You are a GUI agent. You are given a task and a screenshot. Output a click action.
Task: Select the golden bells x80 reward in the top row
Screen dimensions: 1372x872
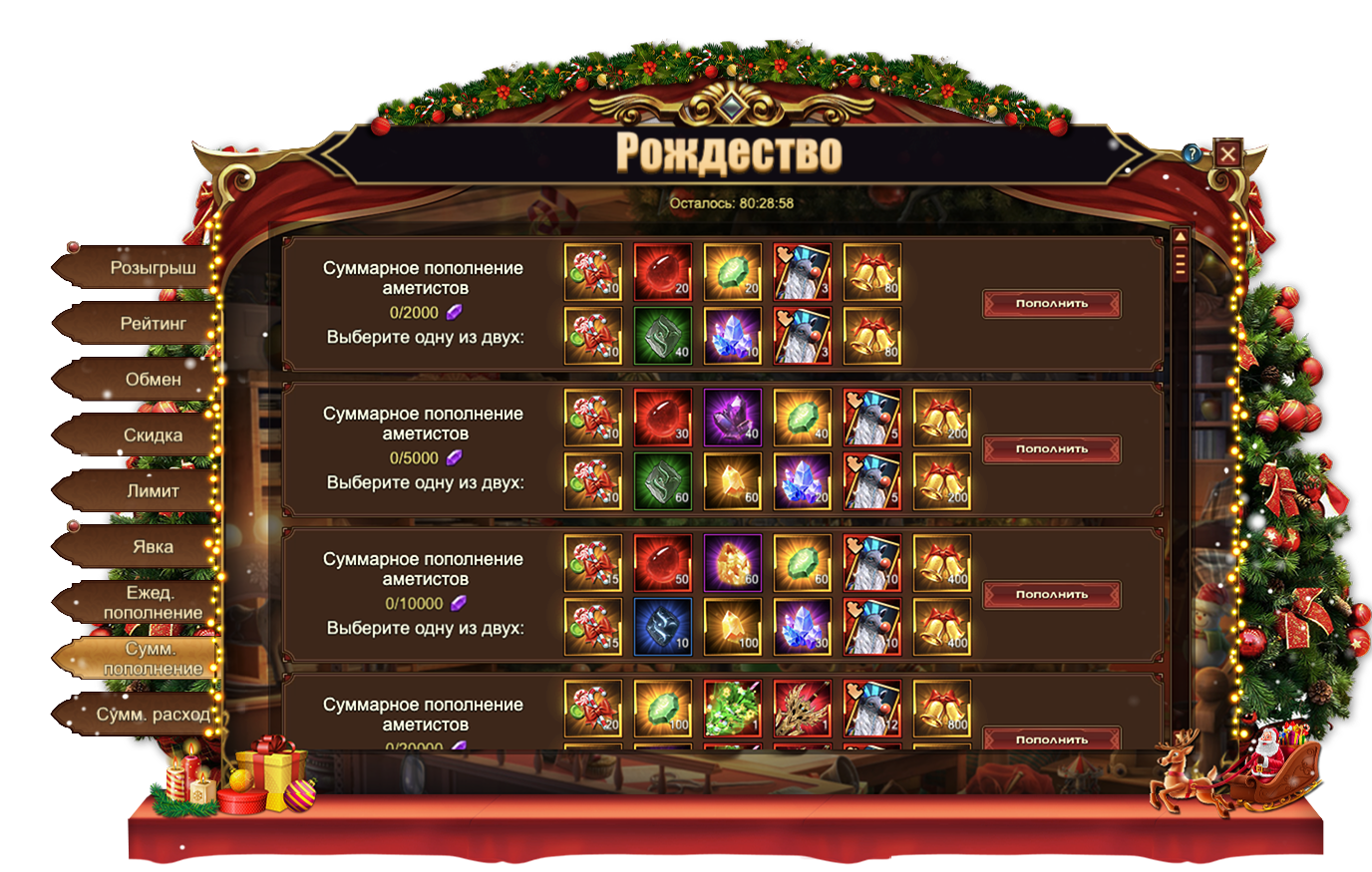(x=872, y=272)
